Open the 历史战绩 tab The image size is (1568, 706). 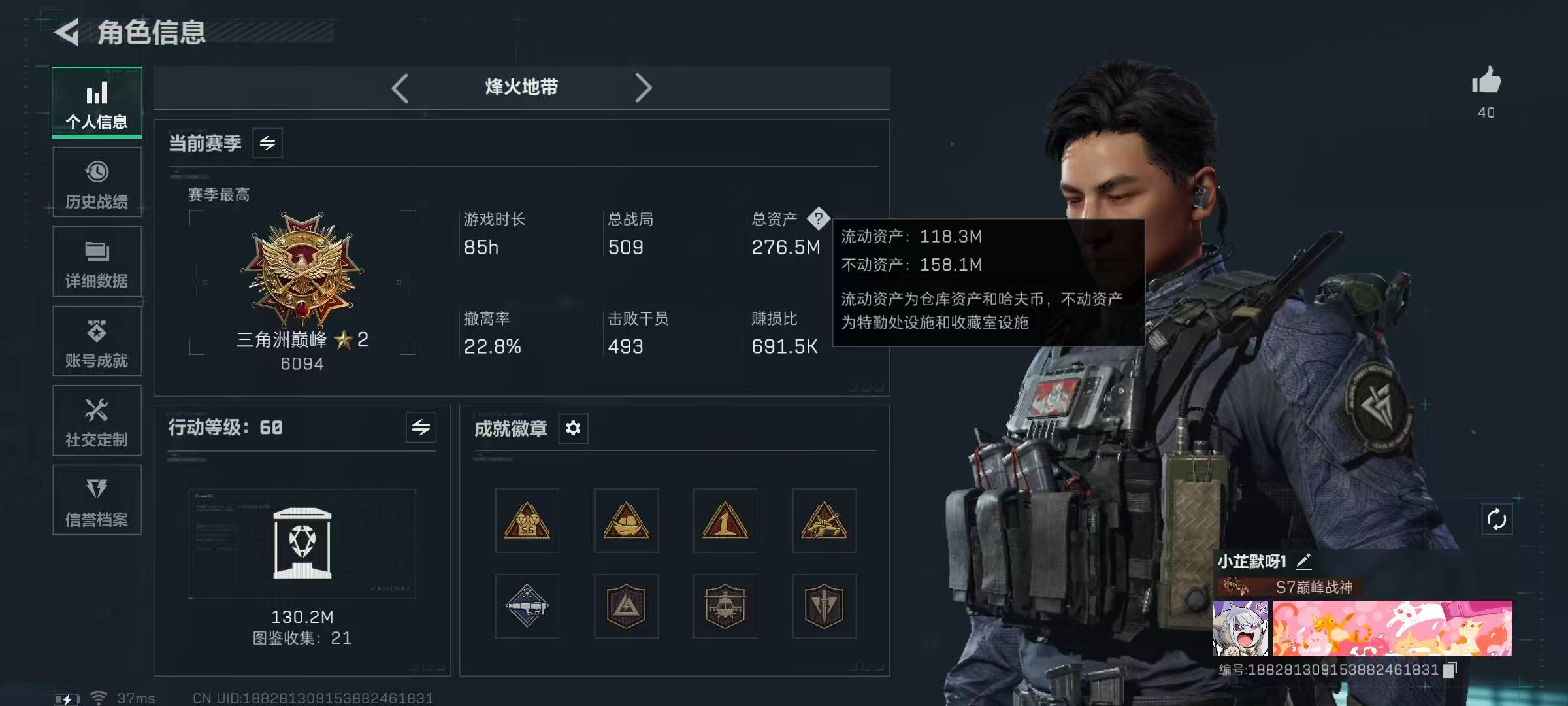click(x=97, y=182)
